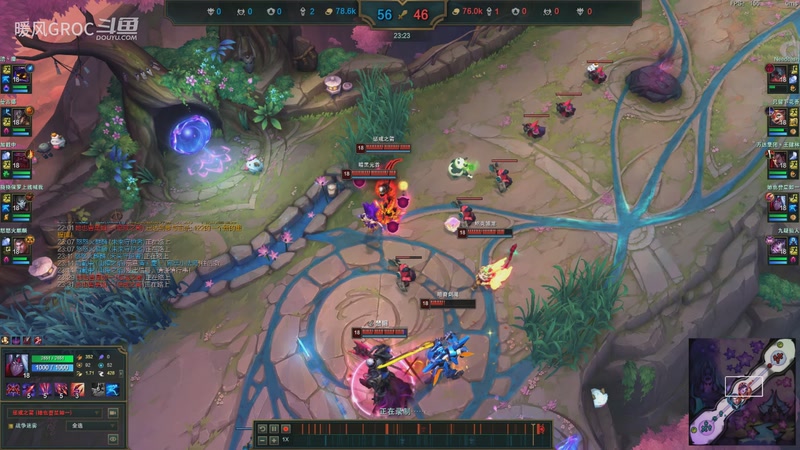Jump back in the replay
The height and width of the screenshot is (450, 800).
click(262, 428)
